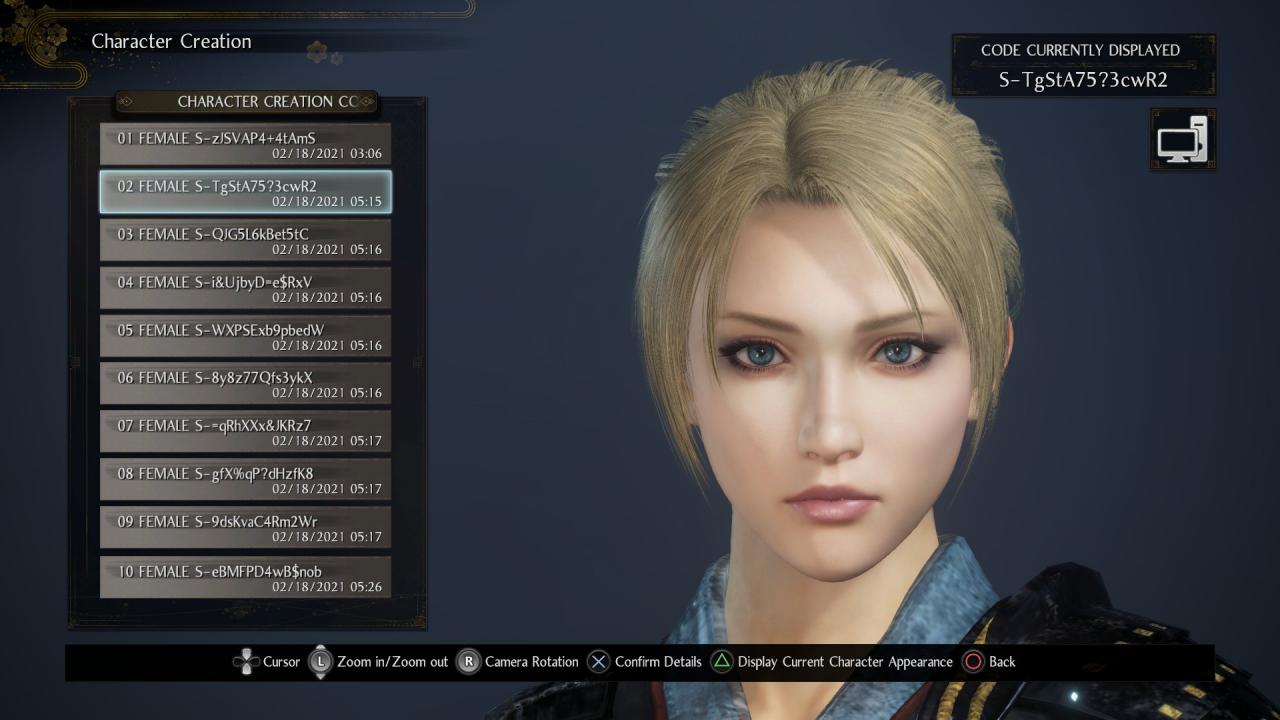
Task: Click the computer monitor icon under the code
Action: 1183,140
